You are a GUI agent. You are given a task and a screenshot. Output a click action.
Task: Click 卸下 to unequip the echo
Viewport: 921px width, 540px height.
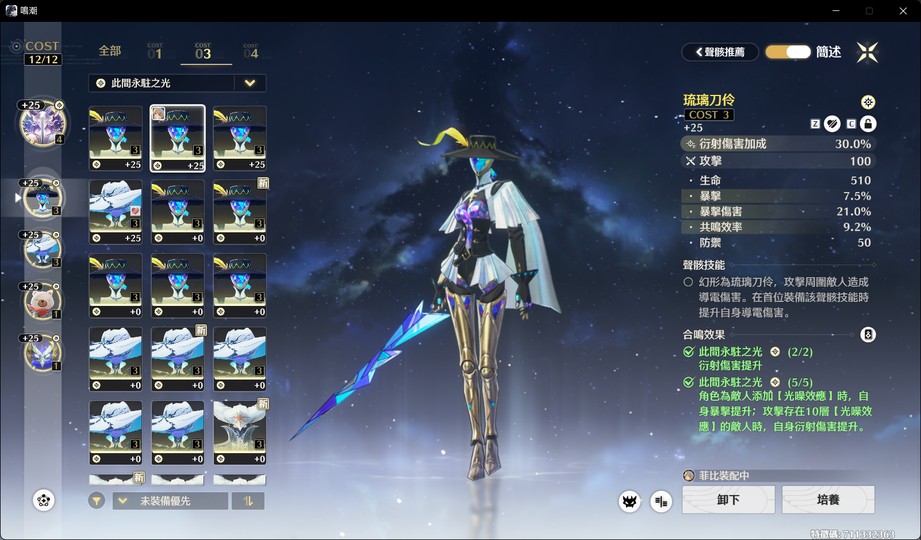[728, 500]
